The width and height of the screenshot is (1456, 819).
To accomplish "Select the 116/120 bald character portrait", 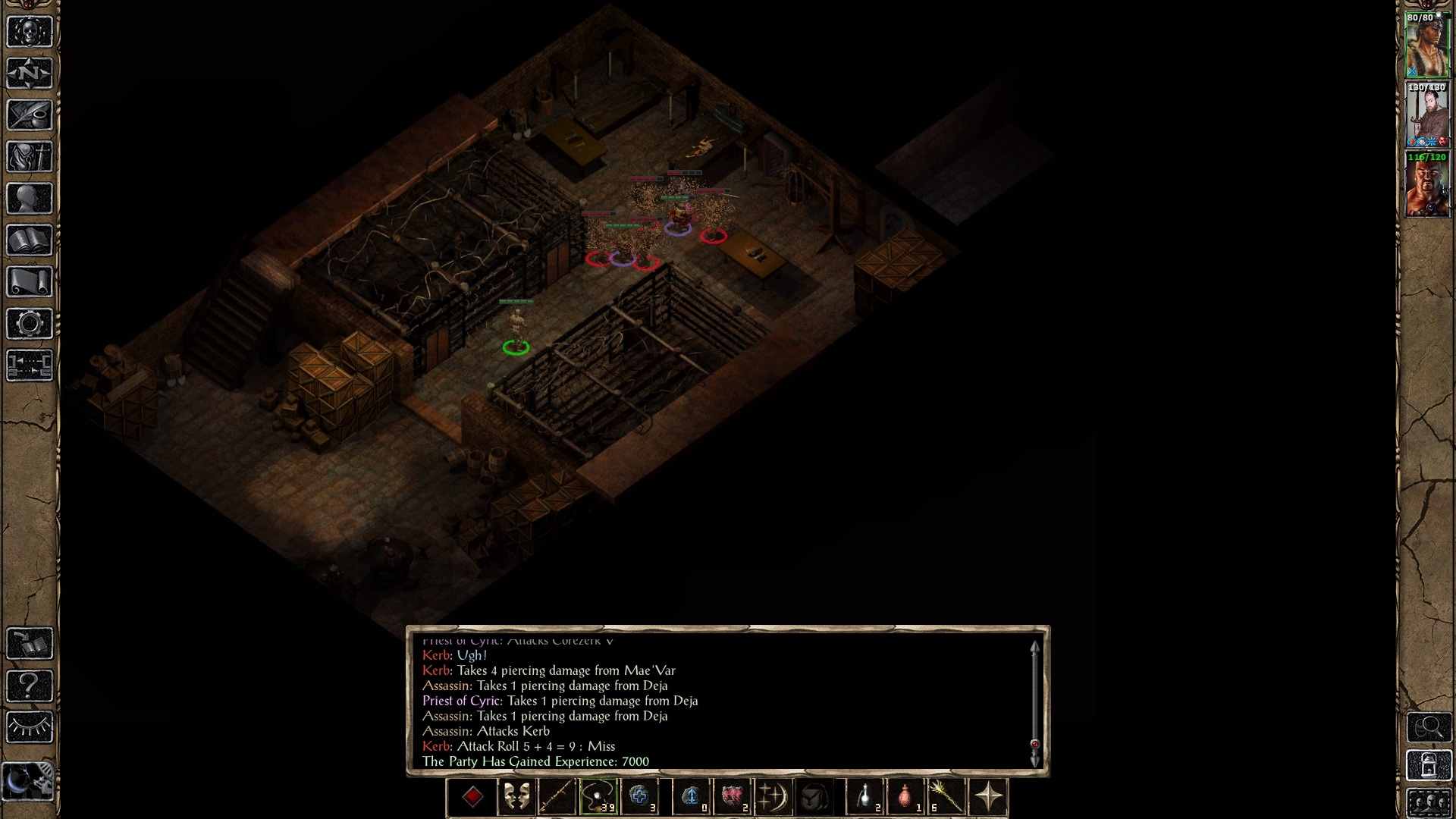I will (x=1427, y=184).
